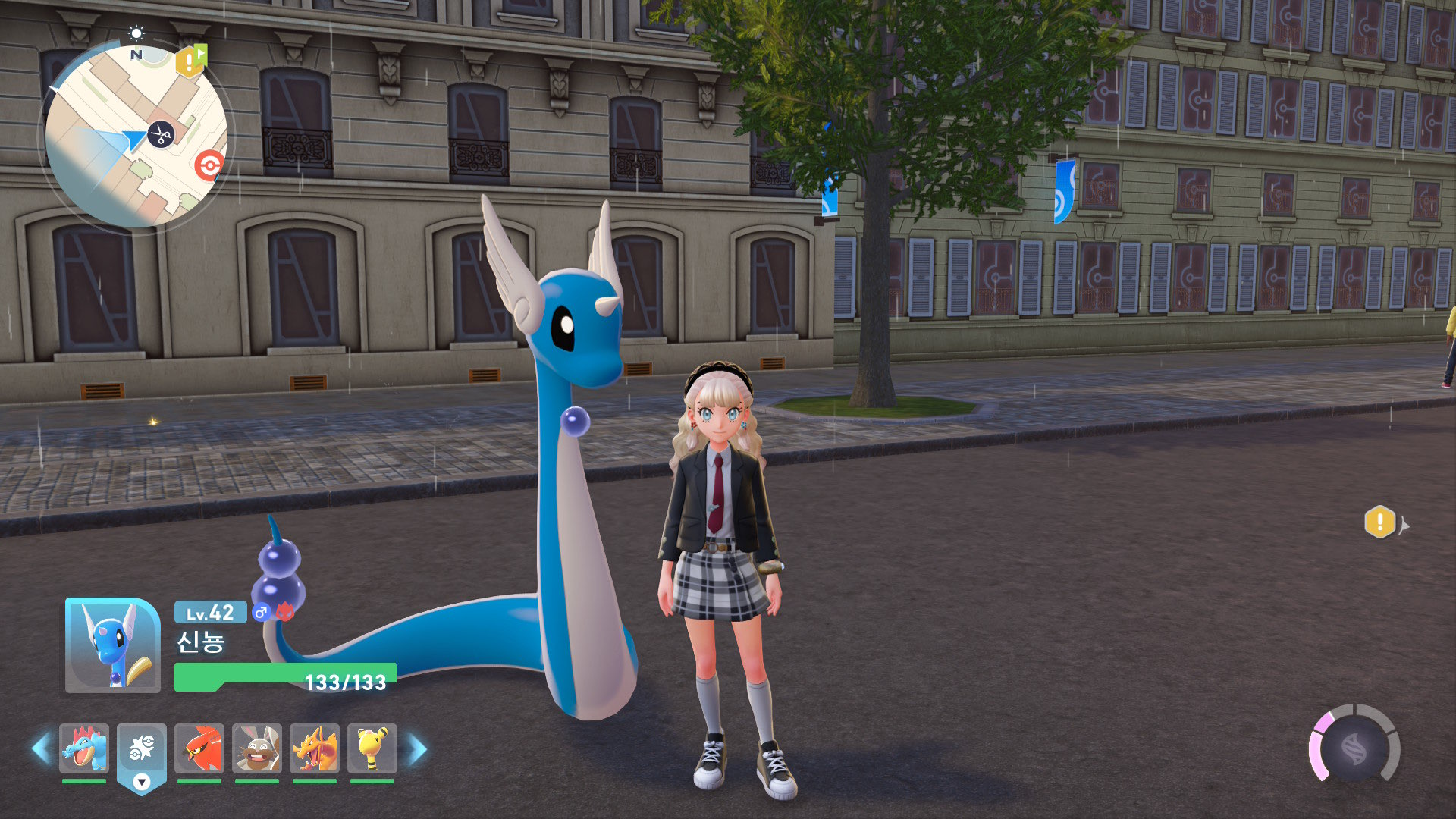Pick Diggersby from the party bar
The image size is (1456, 819).
coord(257,748)
